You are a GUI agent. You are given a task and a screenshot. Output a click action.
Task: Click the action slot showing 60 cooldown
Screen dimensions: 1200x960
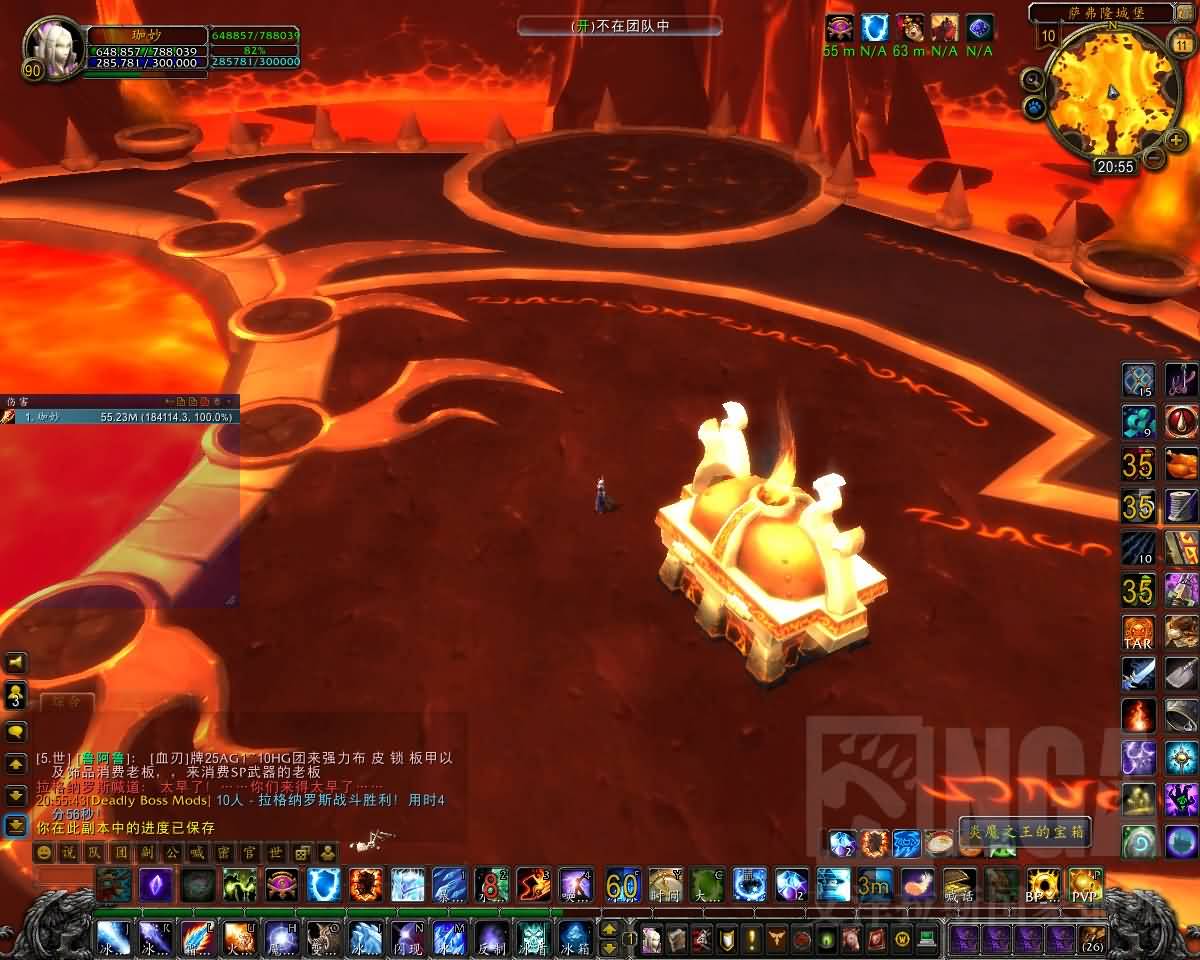coord(622,884)
